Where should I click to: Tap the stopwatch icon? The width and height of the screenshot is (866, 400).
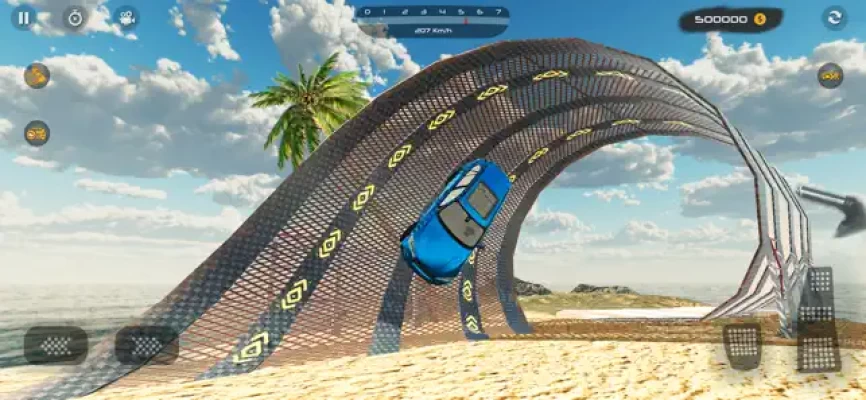75,17
